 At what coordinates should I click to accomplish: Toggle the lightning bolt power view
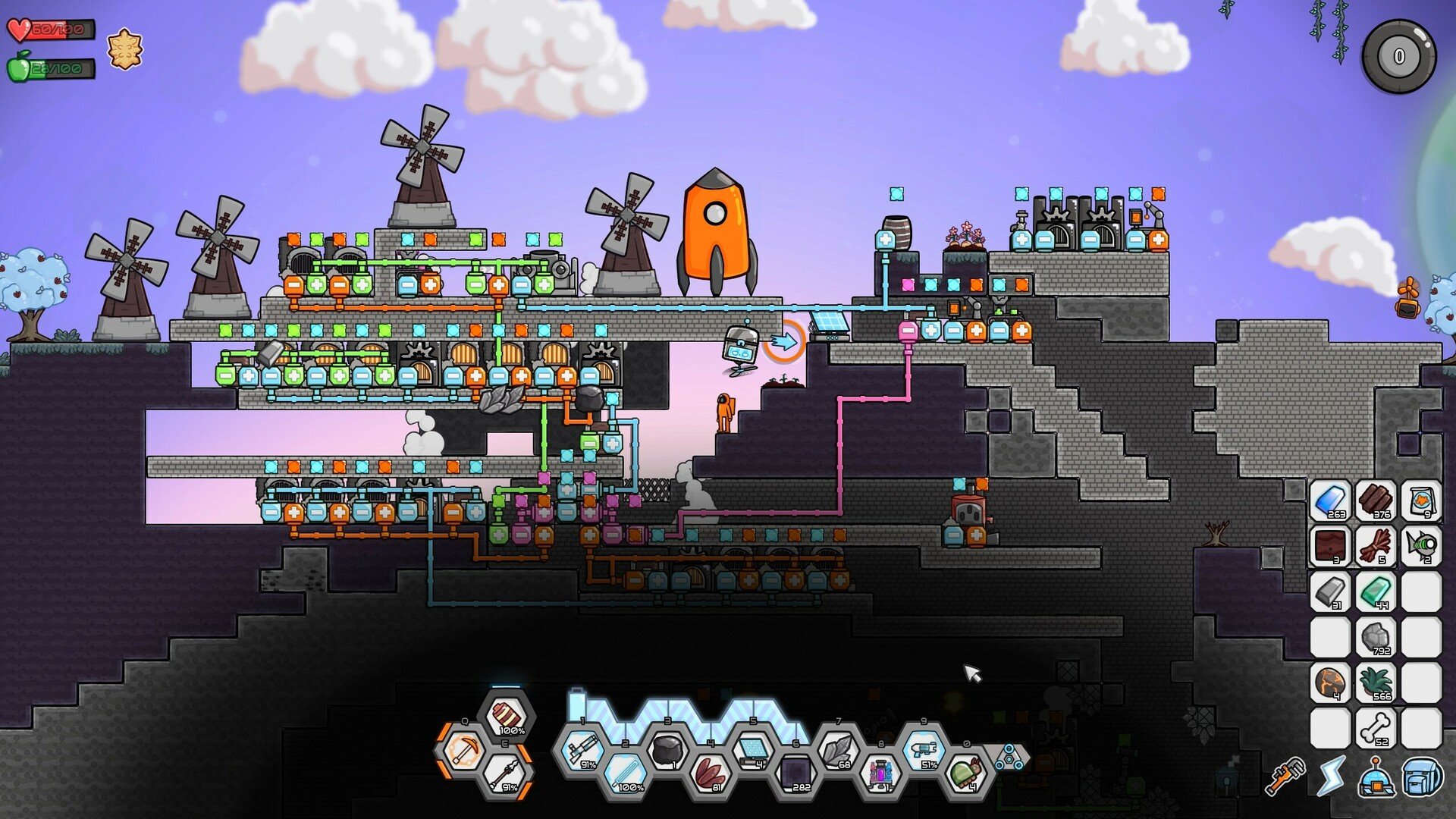[1331, 777]
